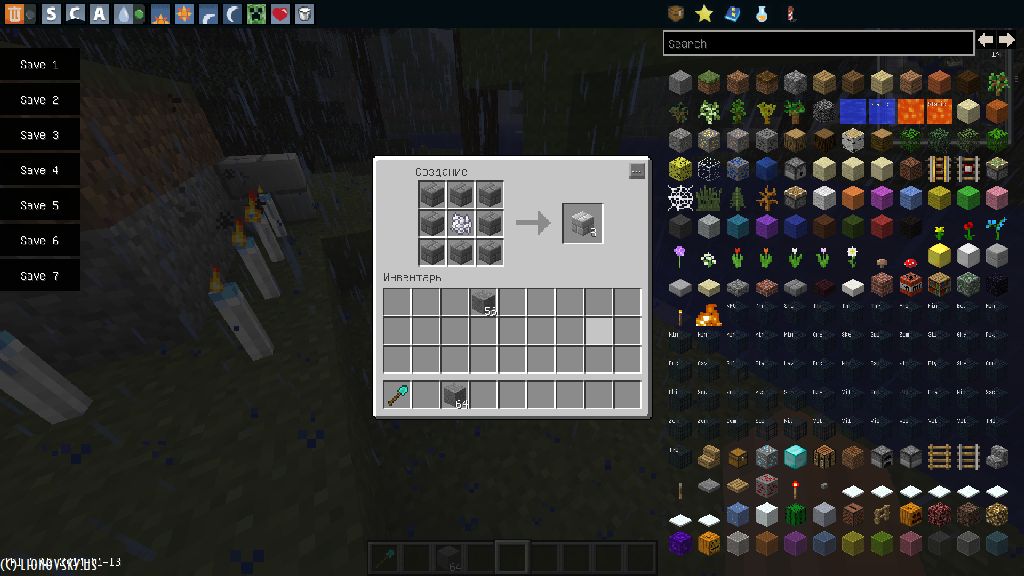Select the diamond shovel in the hotbar
Viewport: 1024px width, 576px height.
coord(397,395)
